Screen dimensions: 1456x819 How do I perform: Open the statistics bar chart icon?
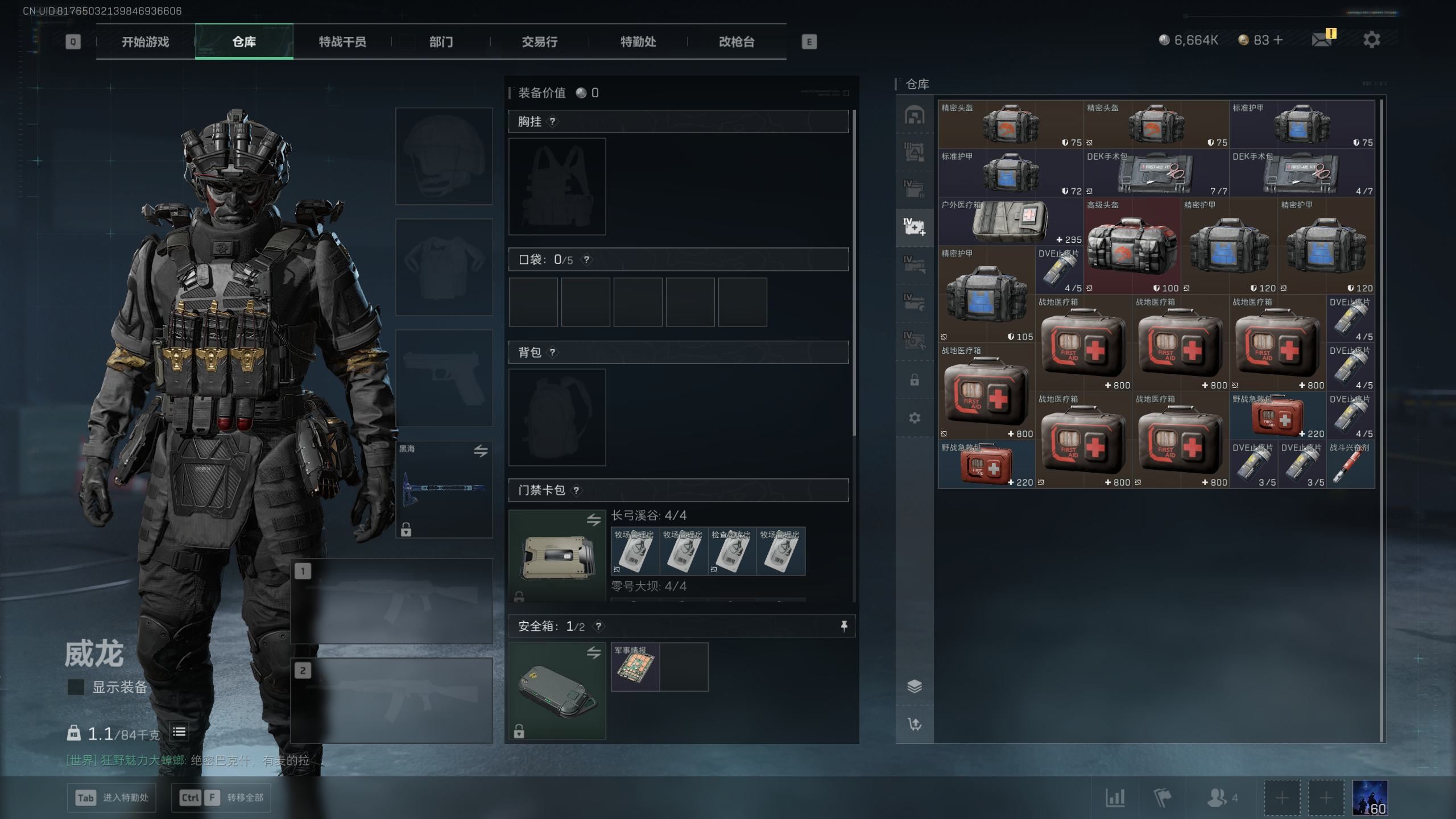tap(1115, 798)
